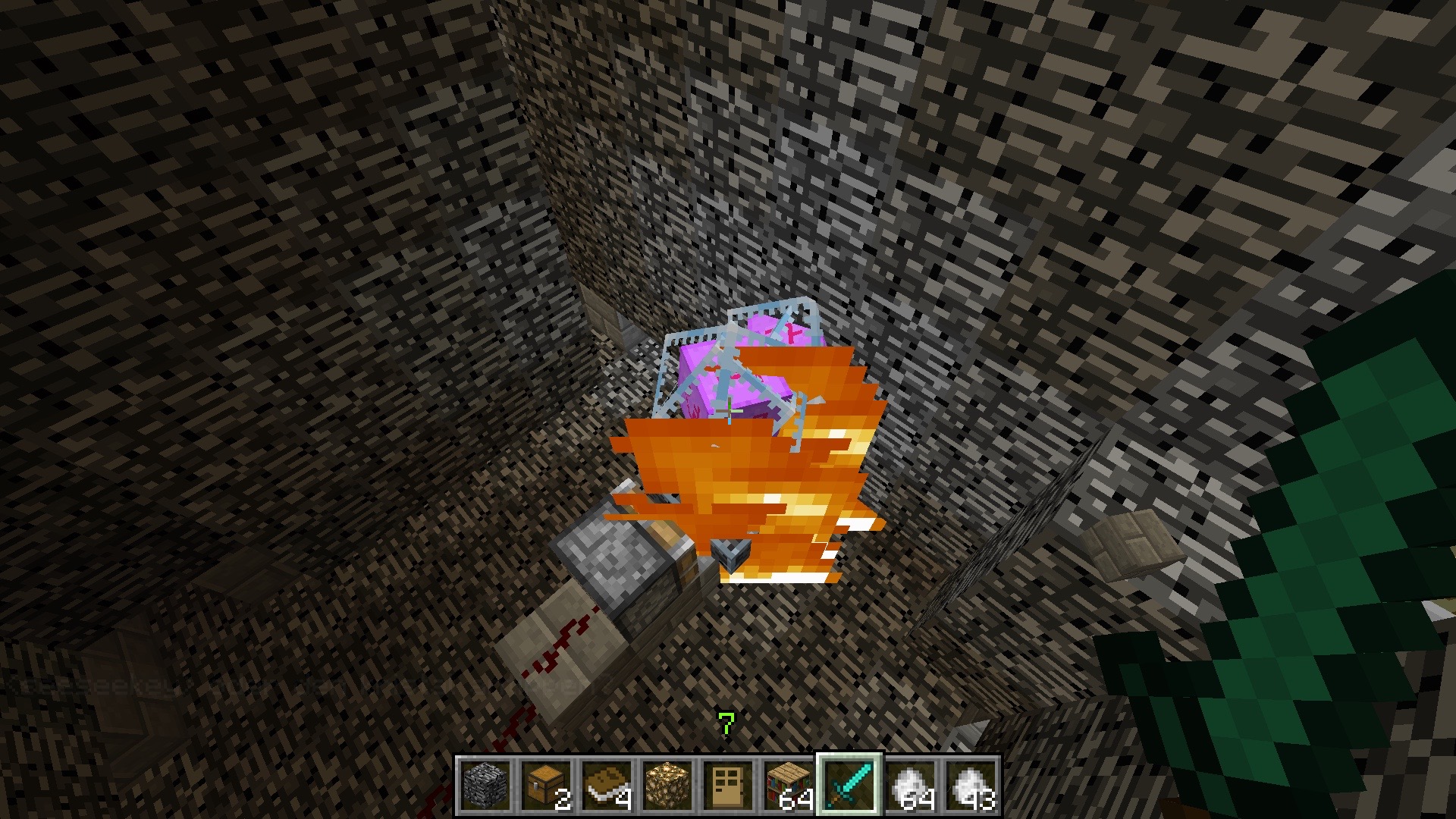Image resolution: width=1456 pixels, height=819 pixels.
Task: Select the wooden door hotbar slot
Action: coord(727,786)
